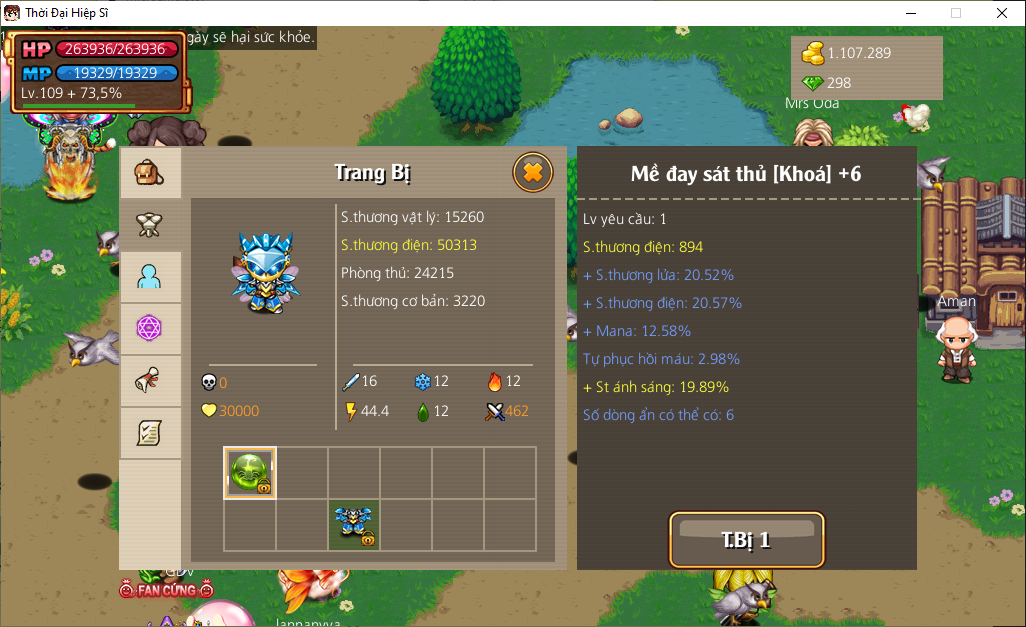Image resolution: width=1026 pixels, height=627 pixels.
Task: Click the T.Bị 1 button
Action: (x=746, y=540)
